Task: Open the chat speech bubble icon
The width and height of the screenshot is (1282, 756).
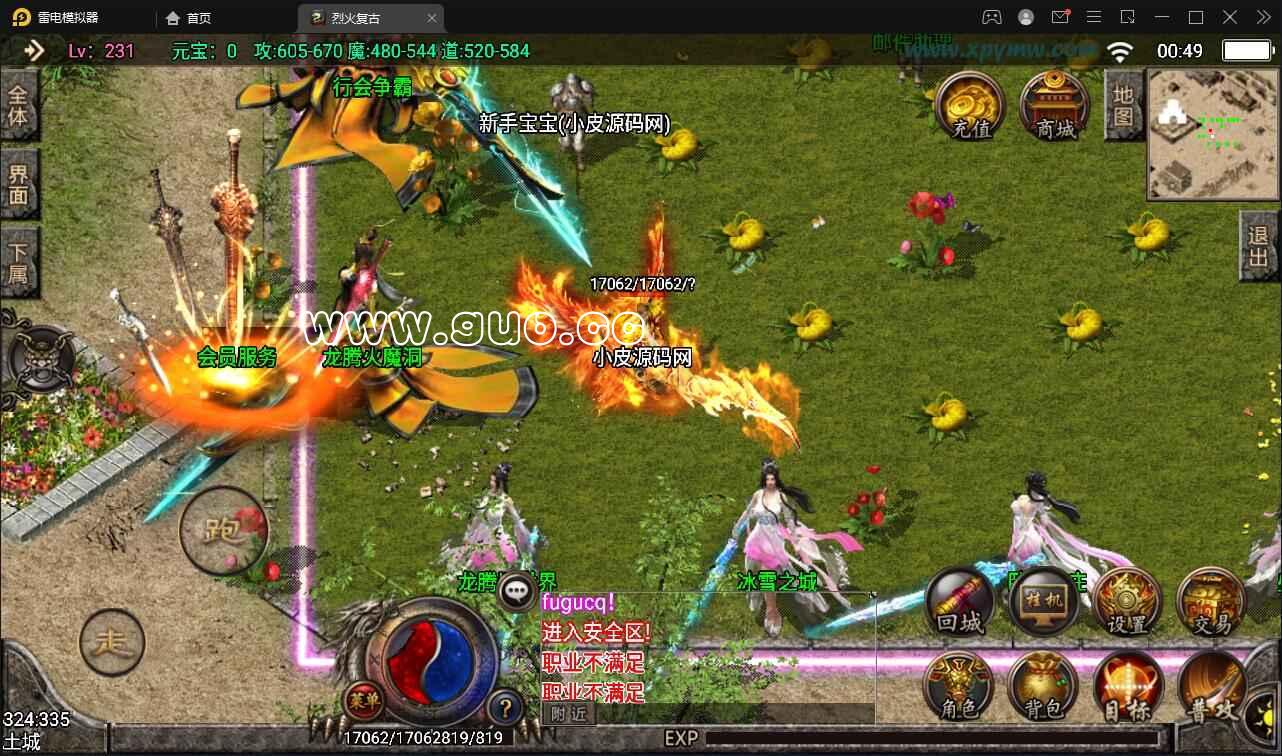Action: [517, 592]
